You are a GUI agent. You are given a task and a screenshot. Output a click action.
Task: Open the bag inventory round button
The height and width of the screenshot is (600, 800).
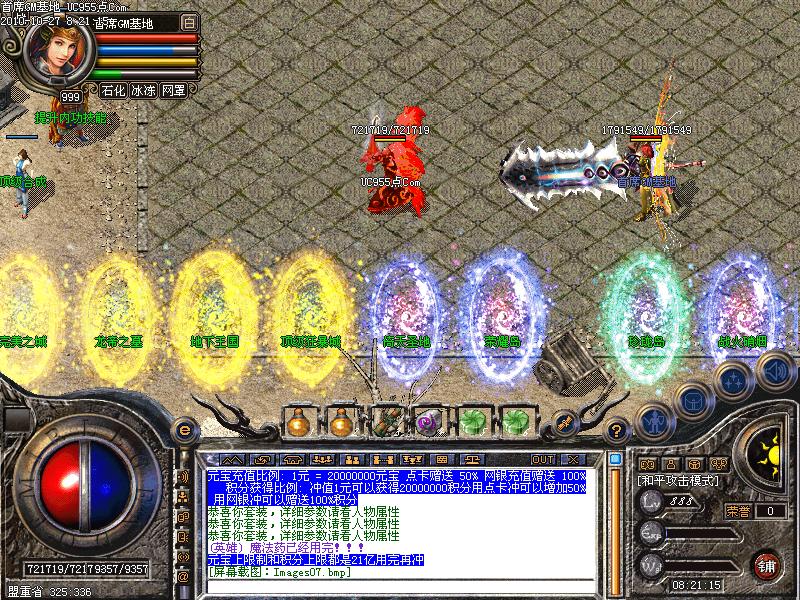click(x=692, y=400)
